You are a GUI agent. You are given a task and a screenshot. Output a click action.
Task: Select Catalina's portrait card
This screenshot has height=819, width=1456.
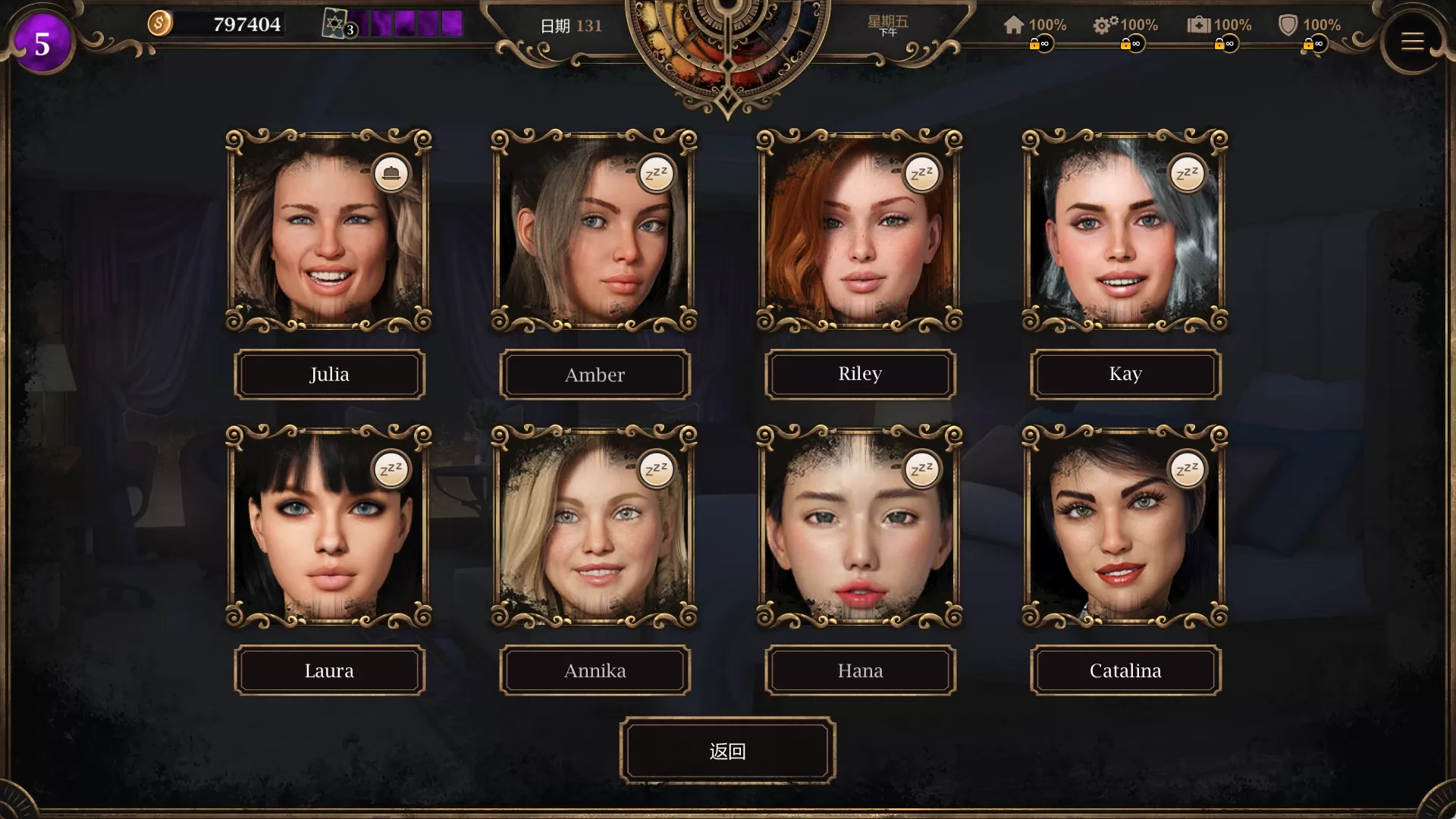[1125, 527]
